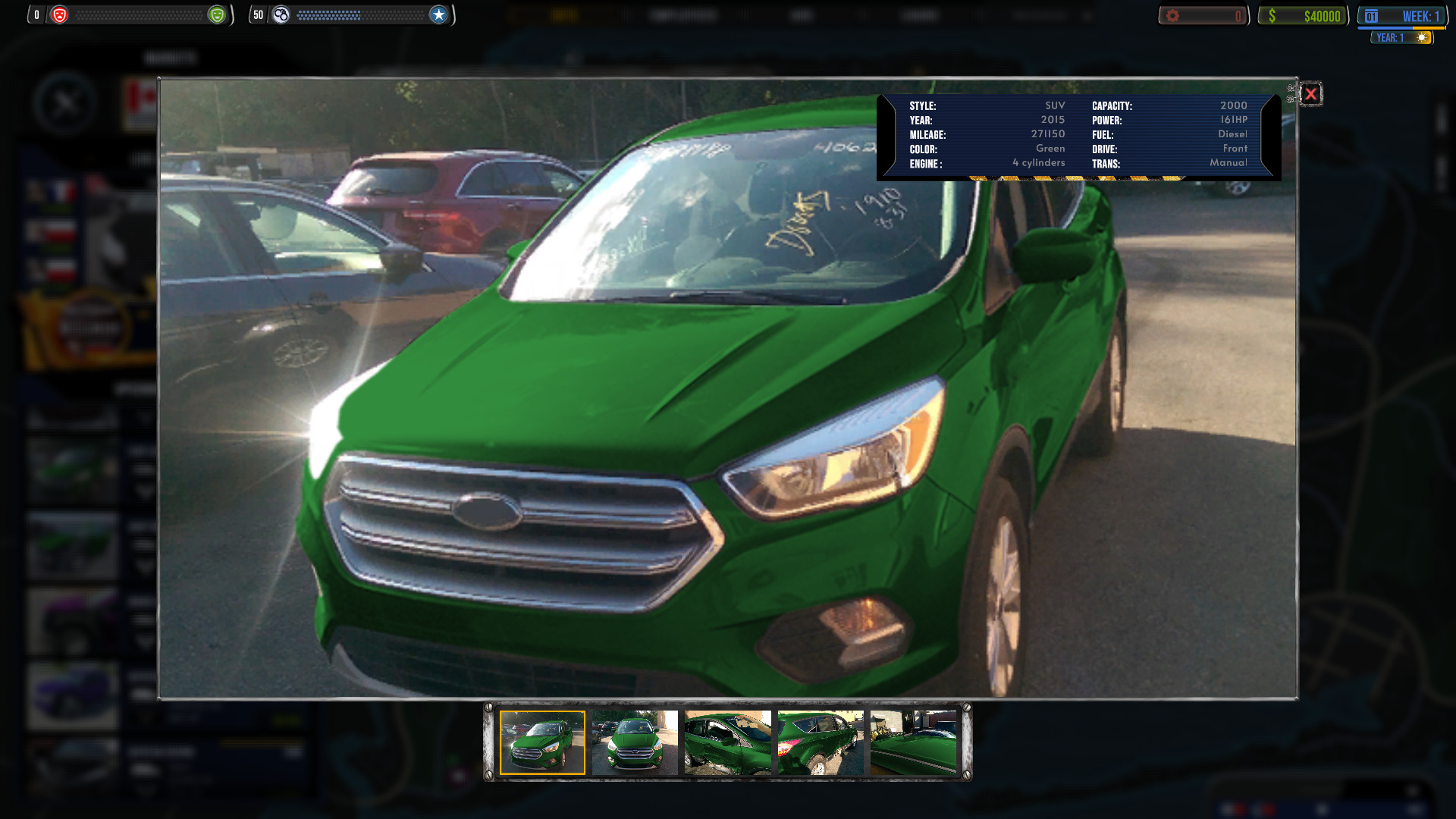Click the sun icon on the YEAR: 1 badge
Viewport: 1456px width, 819px height.
tap(1421, 36)
